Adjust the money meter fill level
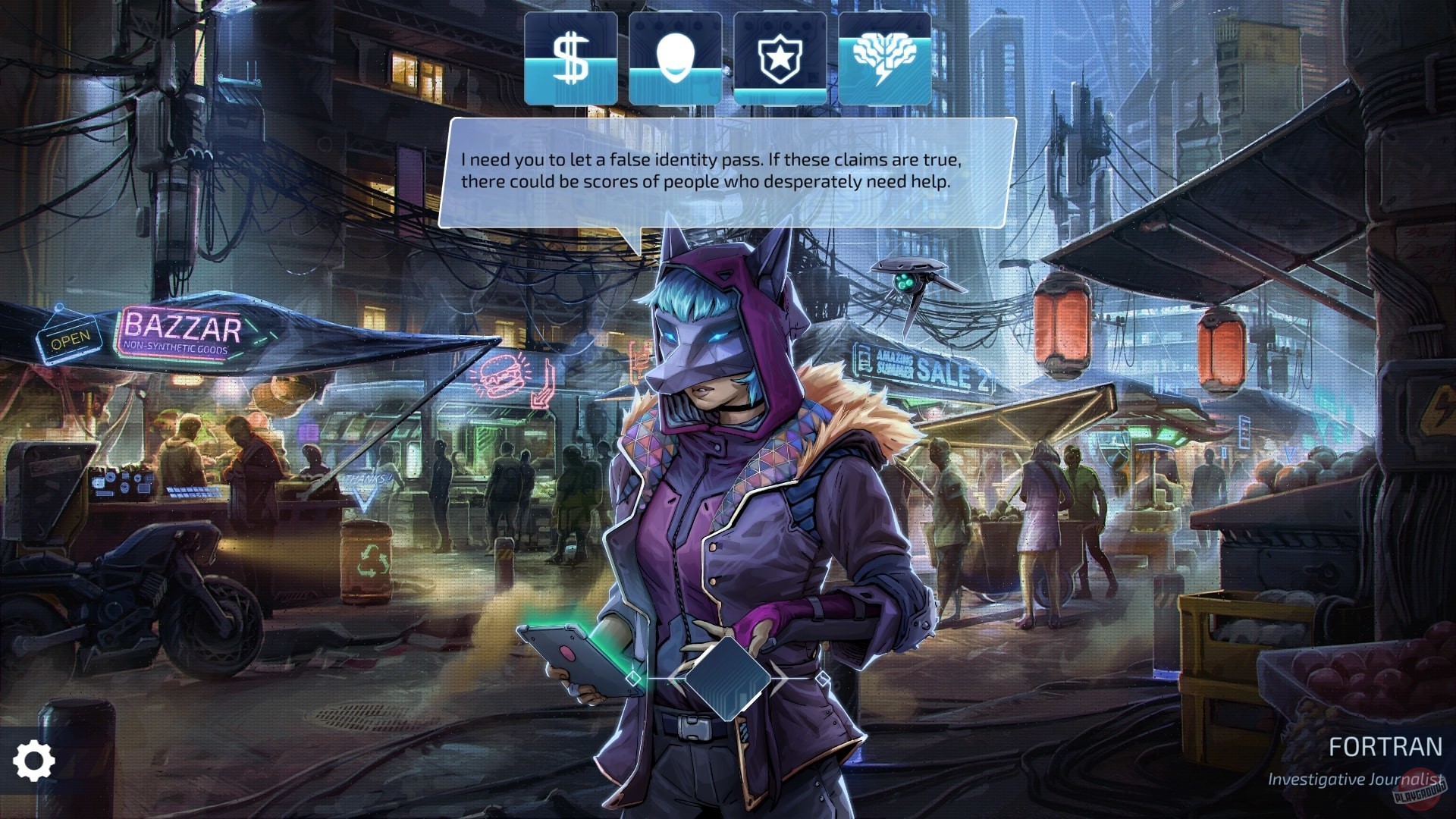Viewport: 1456px width, 819px height. [x=570, y=80]
